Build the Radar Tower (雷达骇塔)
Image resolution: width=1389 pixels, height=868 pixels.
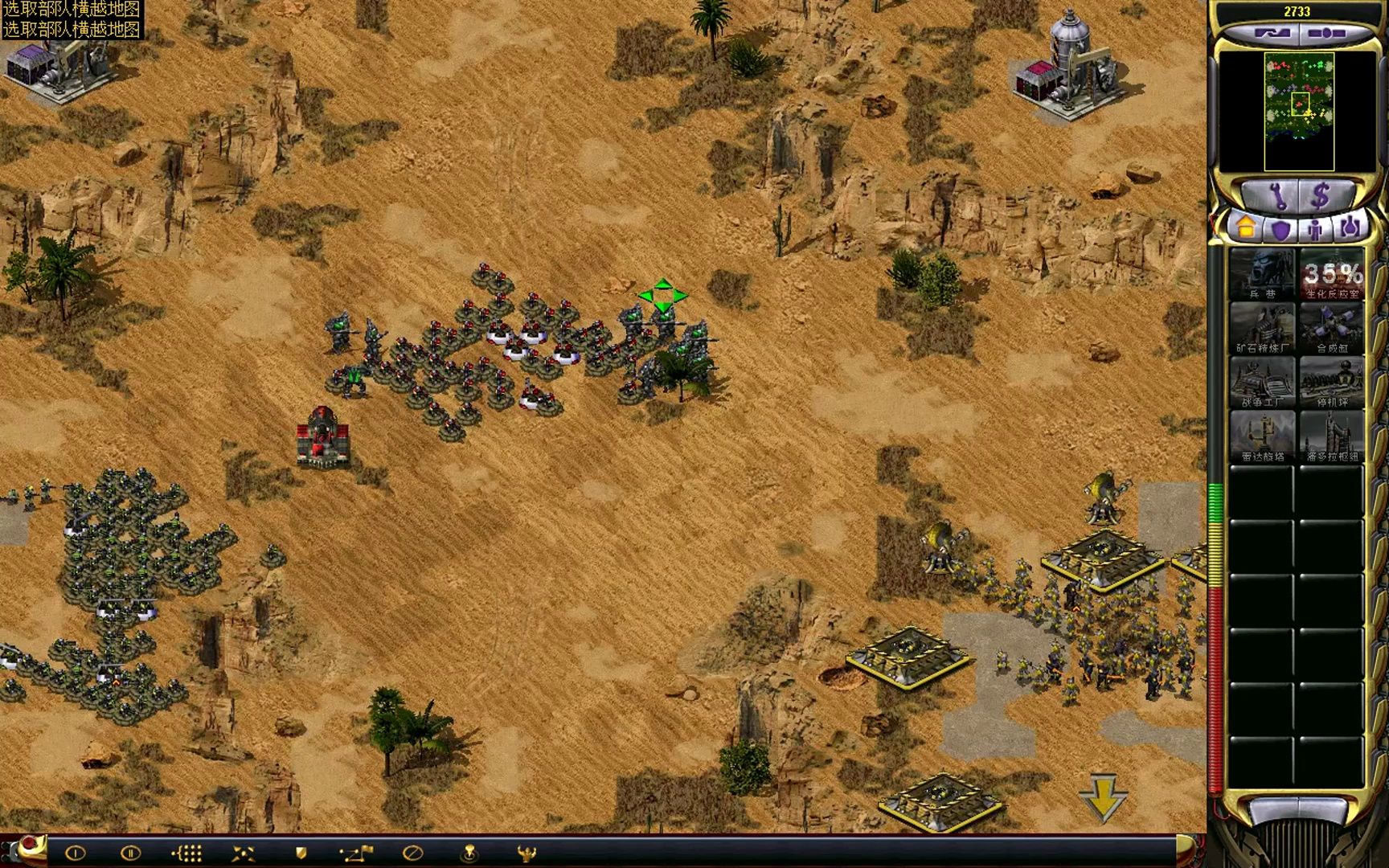point(1261,436)
